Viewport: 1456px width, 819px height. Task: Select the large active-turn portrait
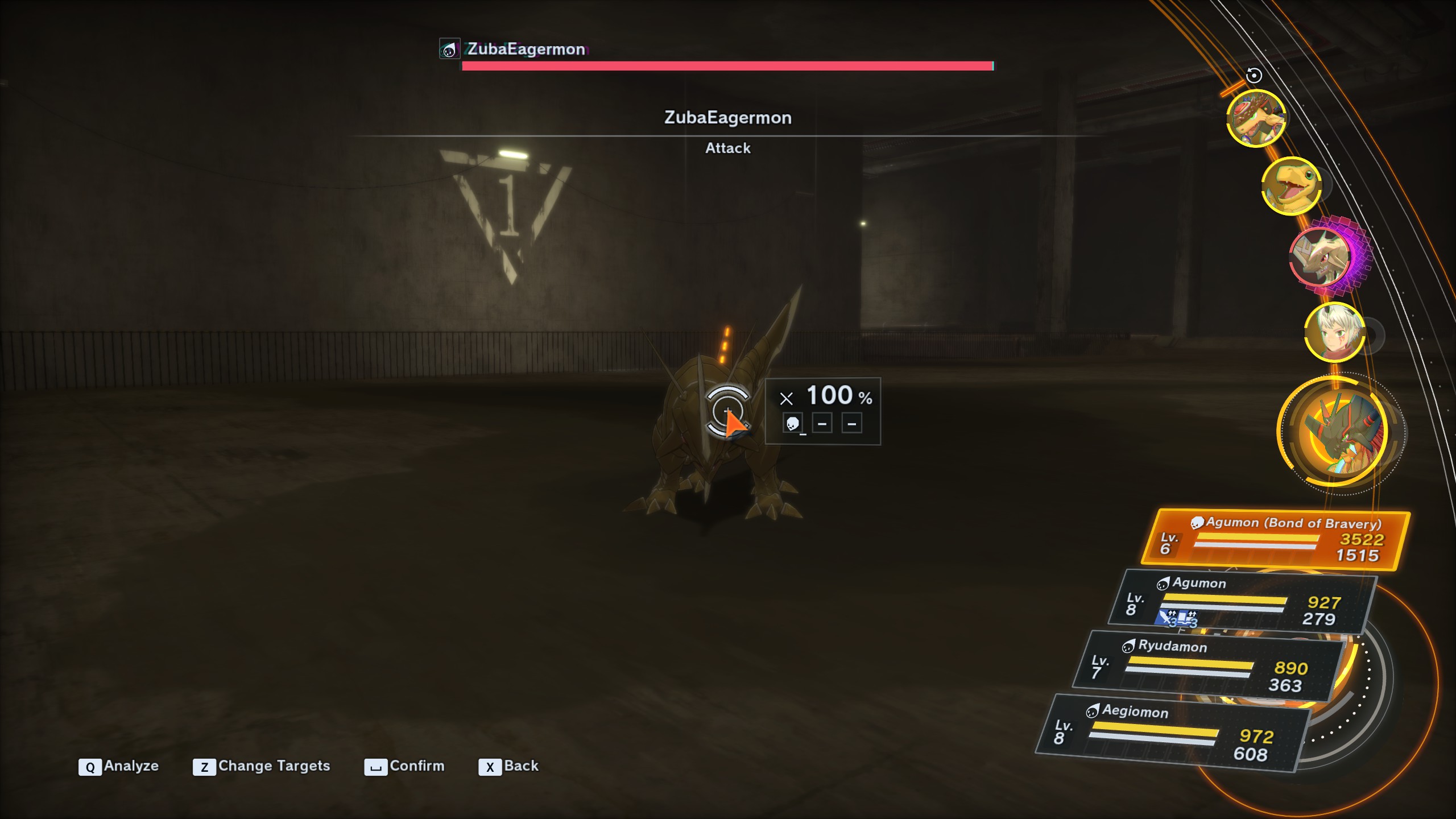[1334, 432]
